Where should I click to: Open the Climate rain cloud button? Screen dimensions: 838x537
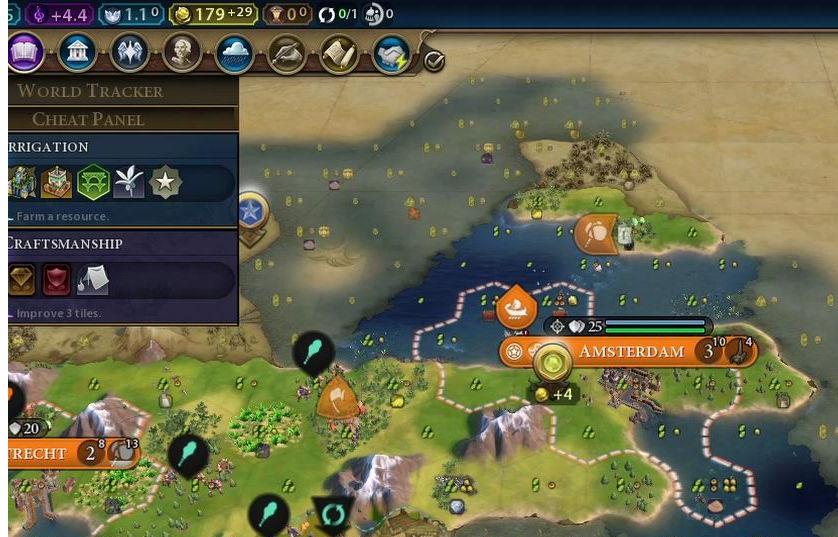[x=235, y=52]
